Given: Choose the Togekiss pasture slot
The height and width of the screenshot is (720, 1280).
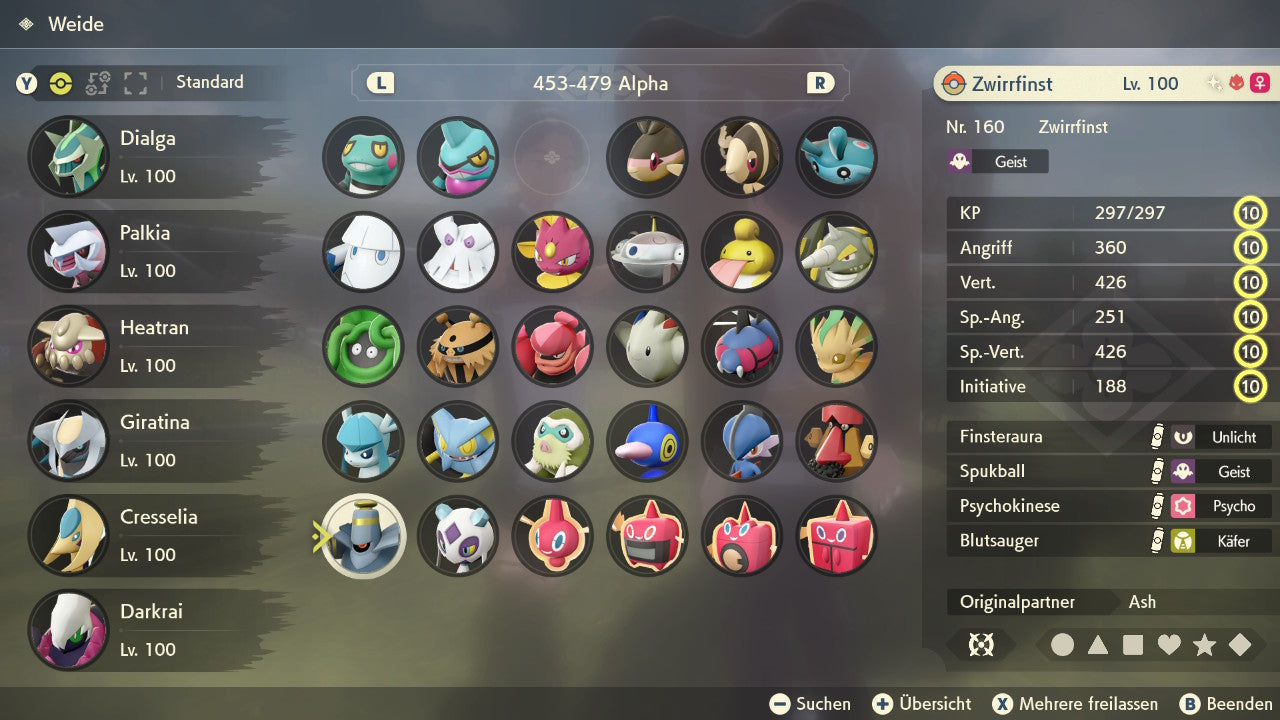Looking at the screenshot, I should pyautogui.click(x=647, y=346).
